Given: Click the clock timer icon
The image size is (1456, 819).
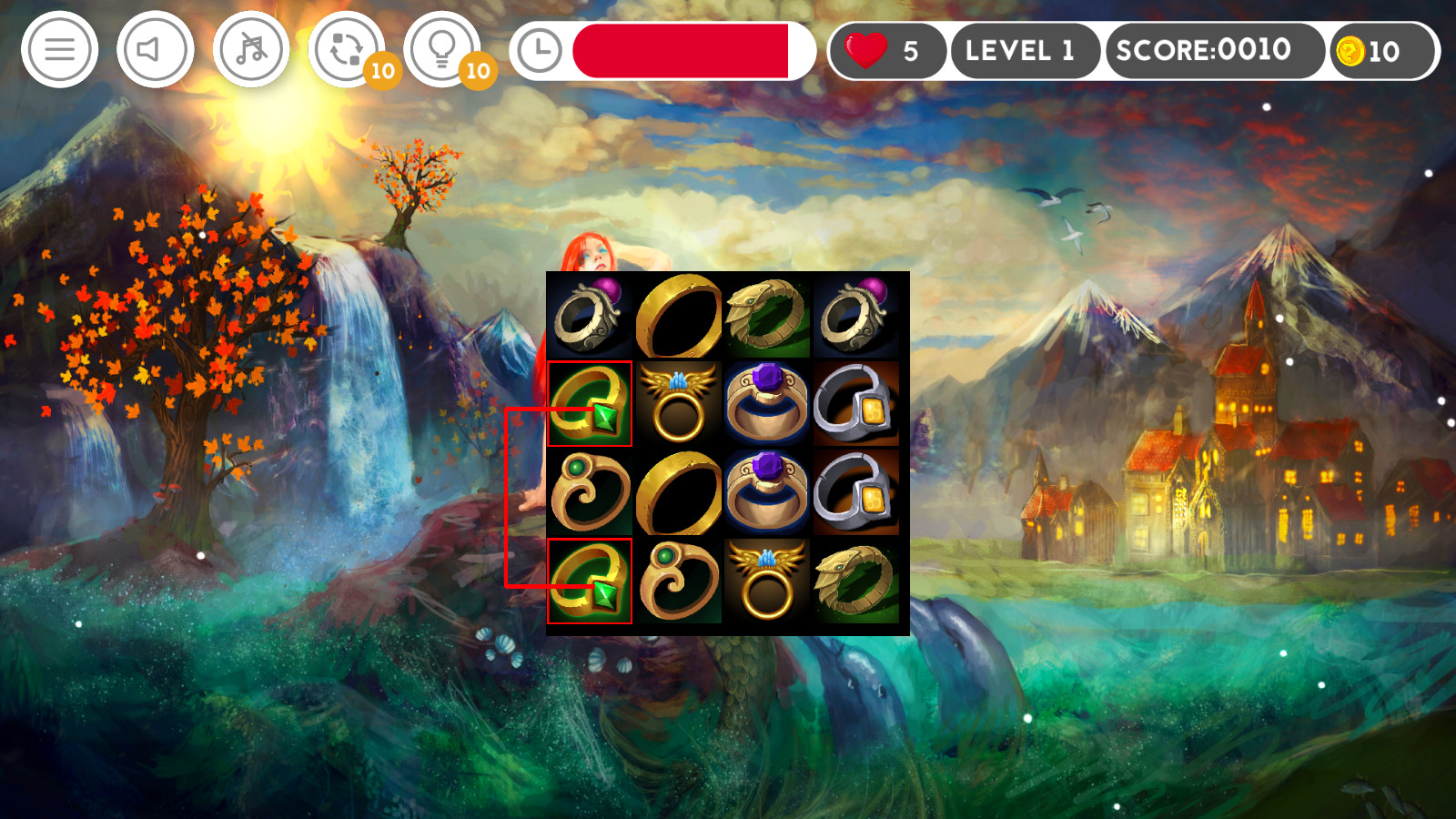Looking at the screenshot, I should click(539, 49).
